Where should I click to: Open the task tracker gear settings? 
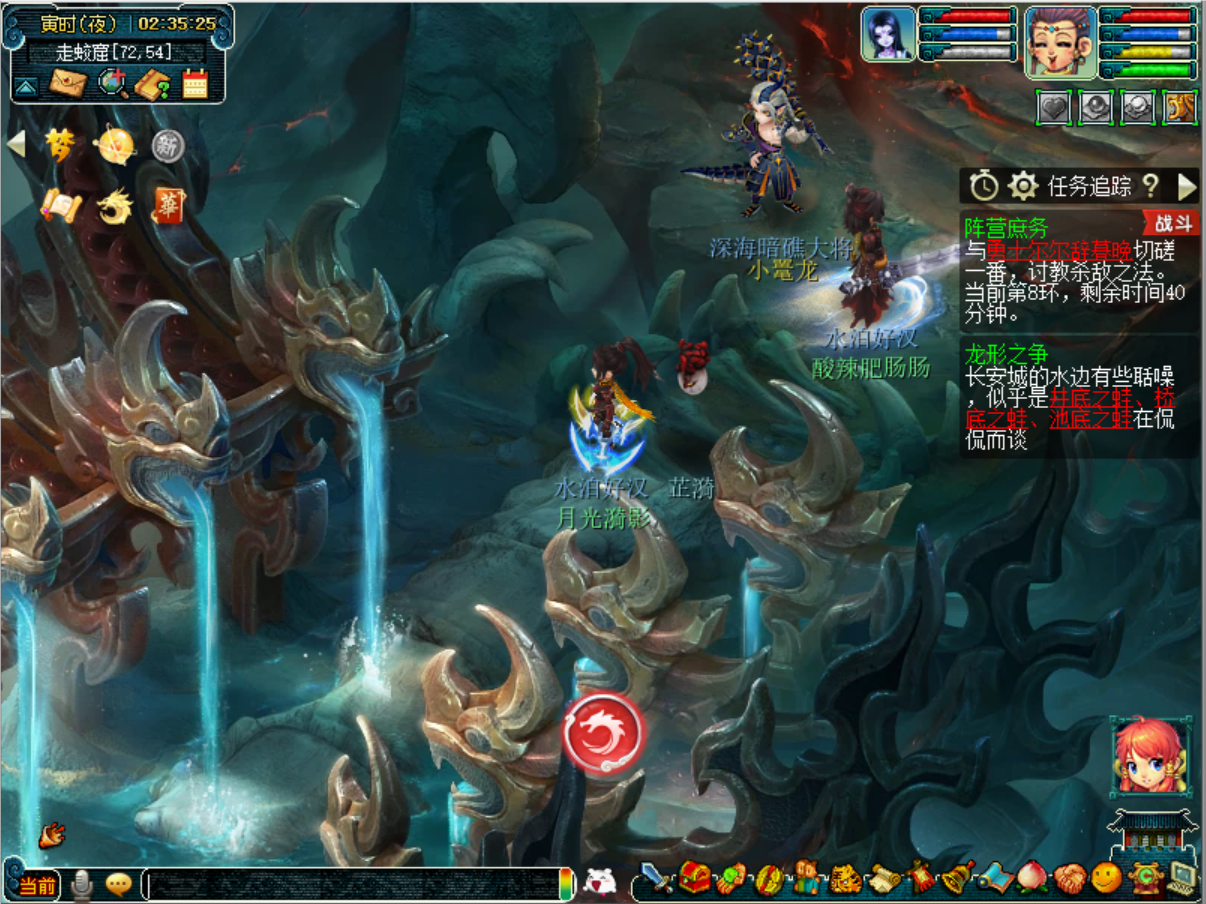1022,185
